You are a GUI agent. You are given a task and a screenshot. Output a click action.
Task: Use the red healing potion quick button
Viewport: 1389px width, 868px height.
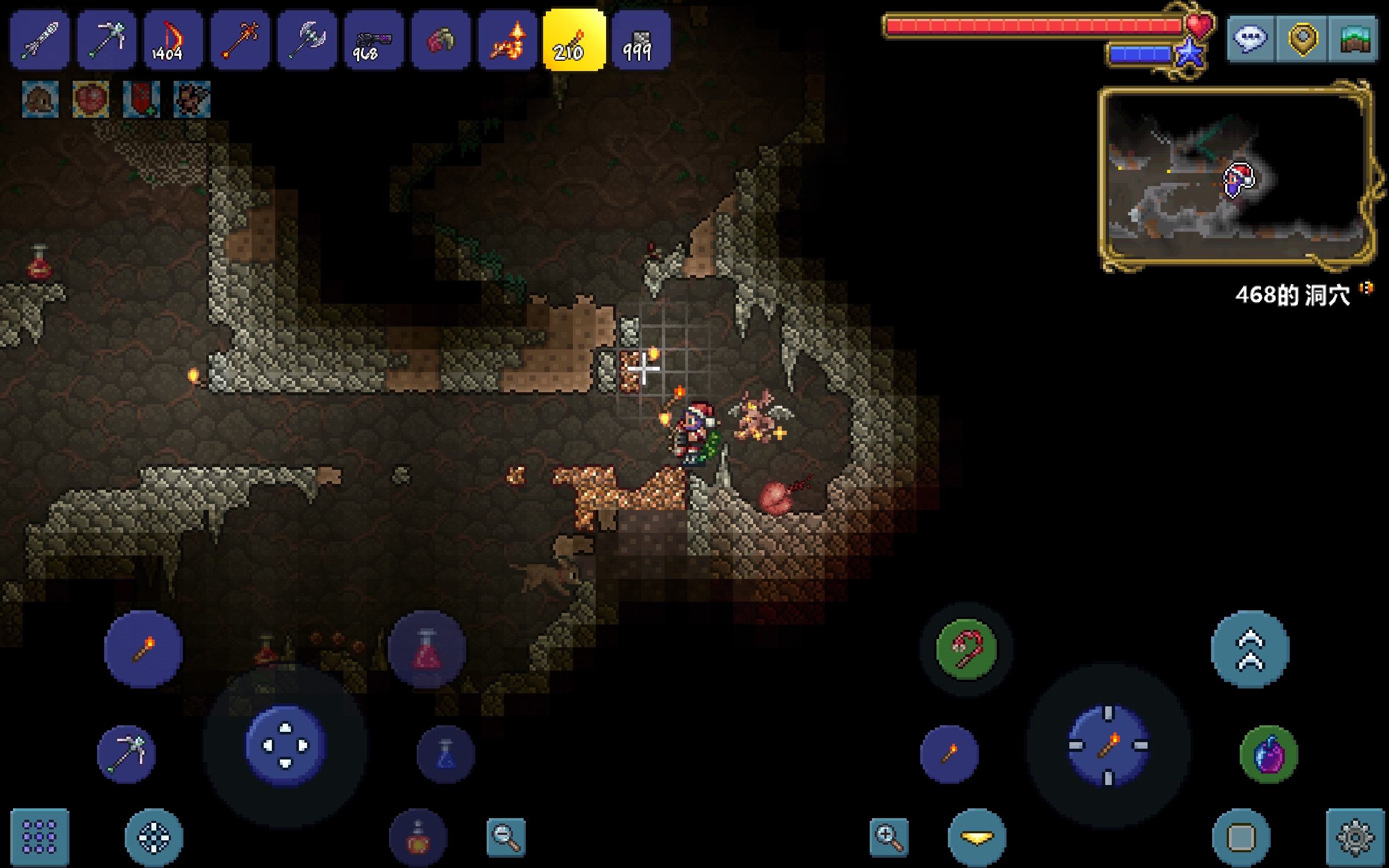(x=426, y=650)
